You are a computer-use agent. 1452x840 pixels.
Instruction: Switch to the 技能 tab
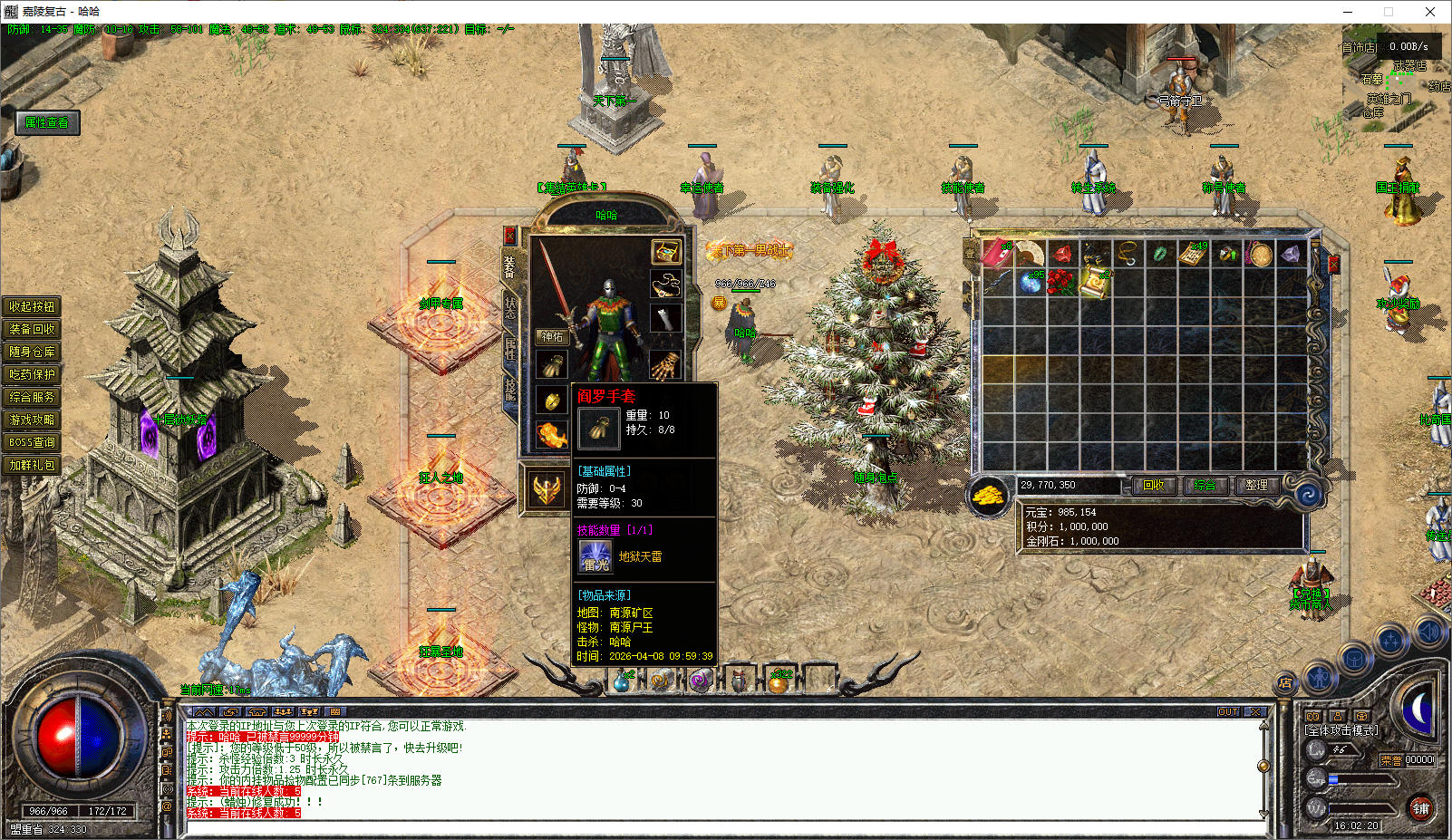pyautogui.click(x=509, y=390)
